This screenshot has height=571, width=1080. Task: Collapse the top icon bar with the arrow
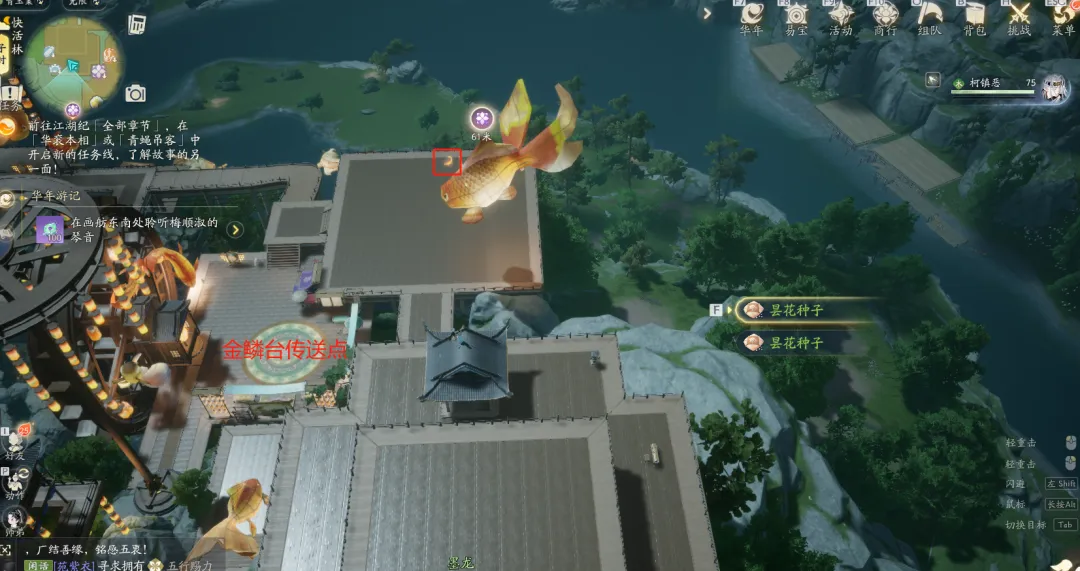707,14
